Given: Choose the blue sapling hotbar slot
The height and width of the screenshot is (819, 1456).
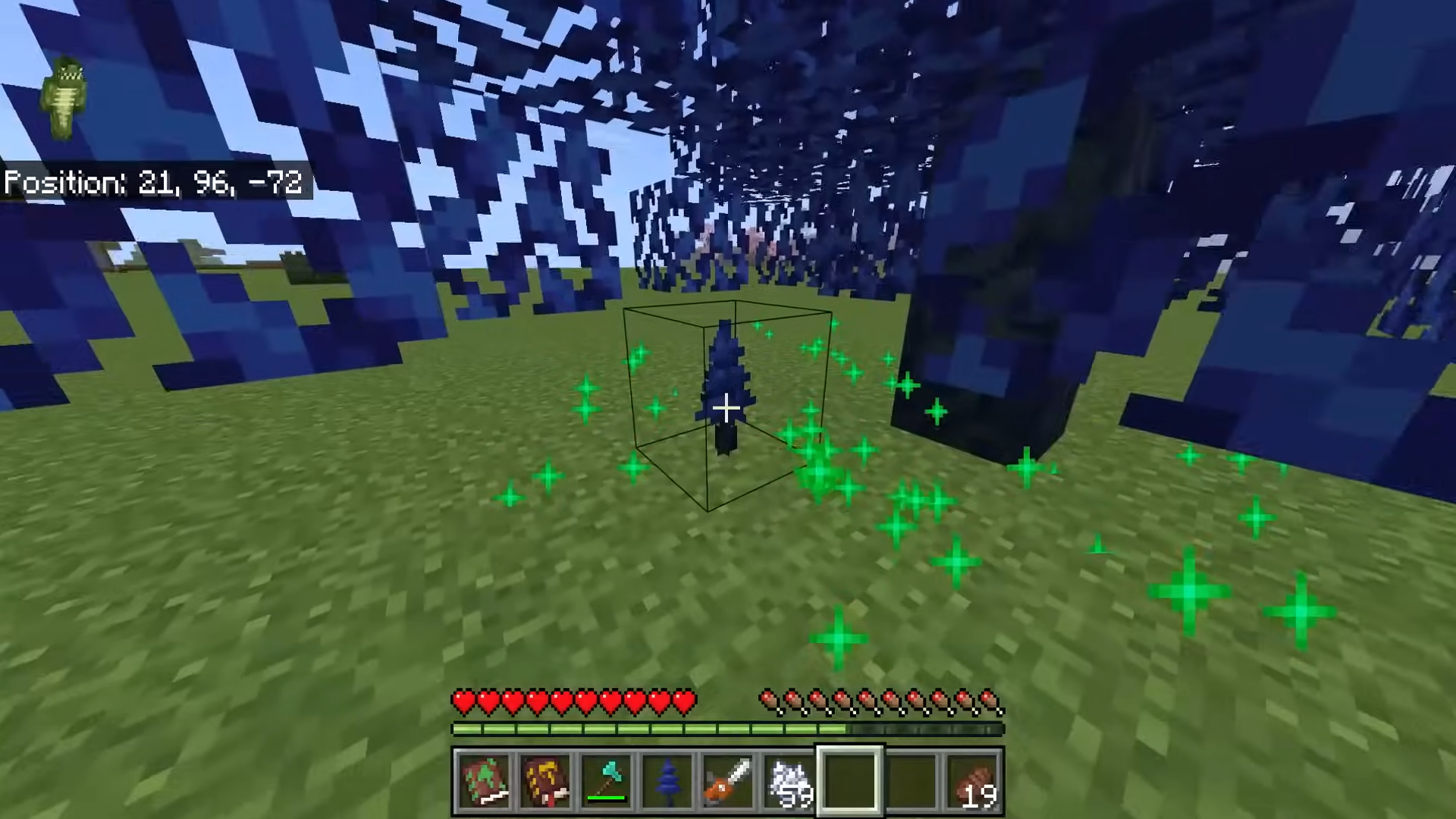Looking at the screenshot, I should pyautogui.click(x=667, y=782).
